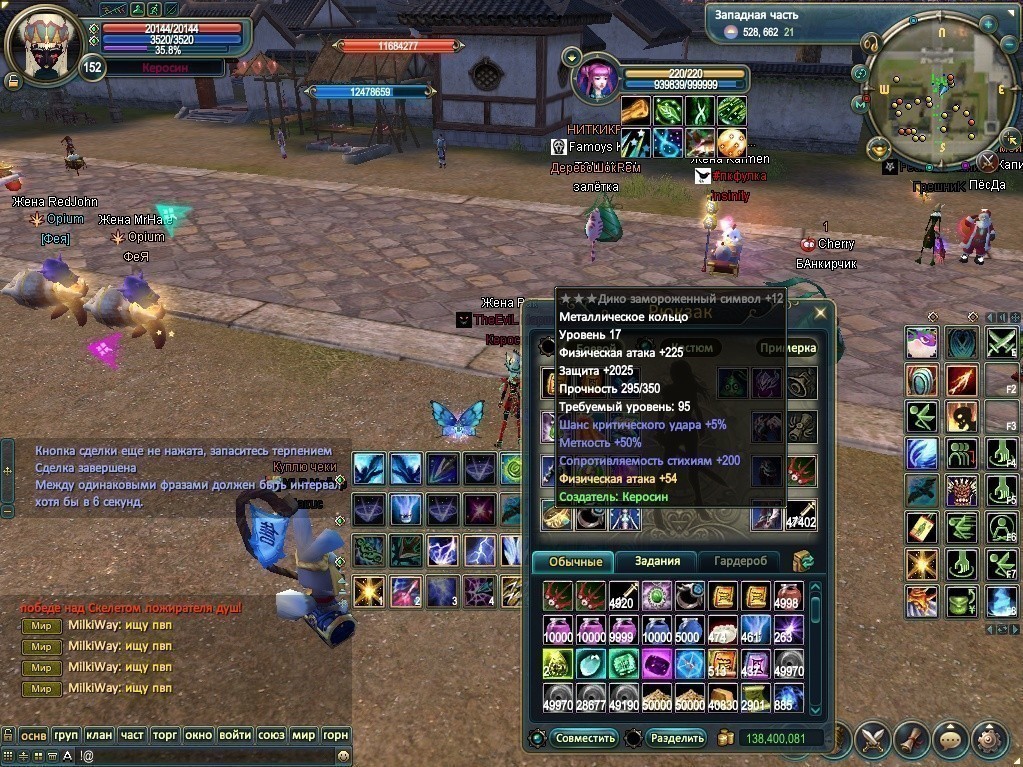This screenshot has height=767, width=1023.
Task: Select the Обычные inventory tab
Action: (x=575, y=561)
